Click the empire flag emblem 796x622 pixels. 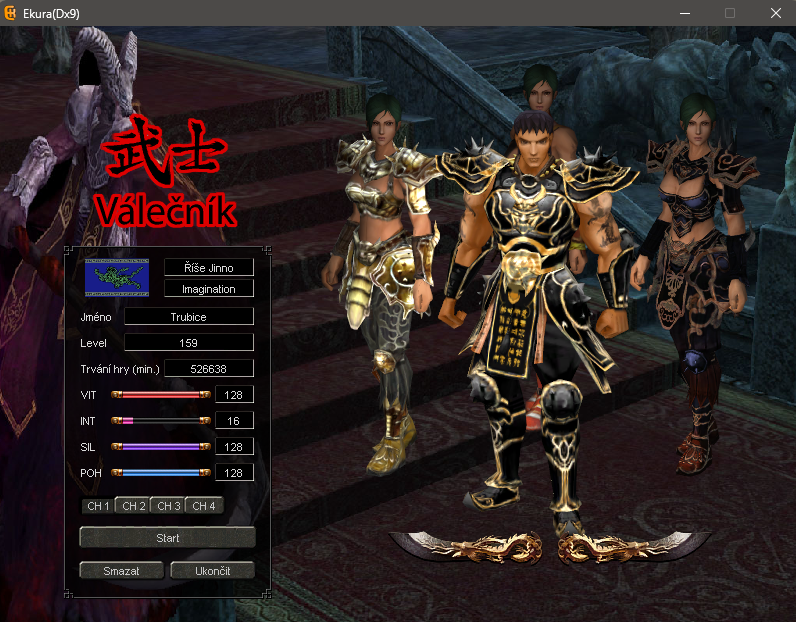tap(115, 277)
